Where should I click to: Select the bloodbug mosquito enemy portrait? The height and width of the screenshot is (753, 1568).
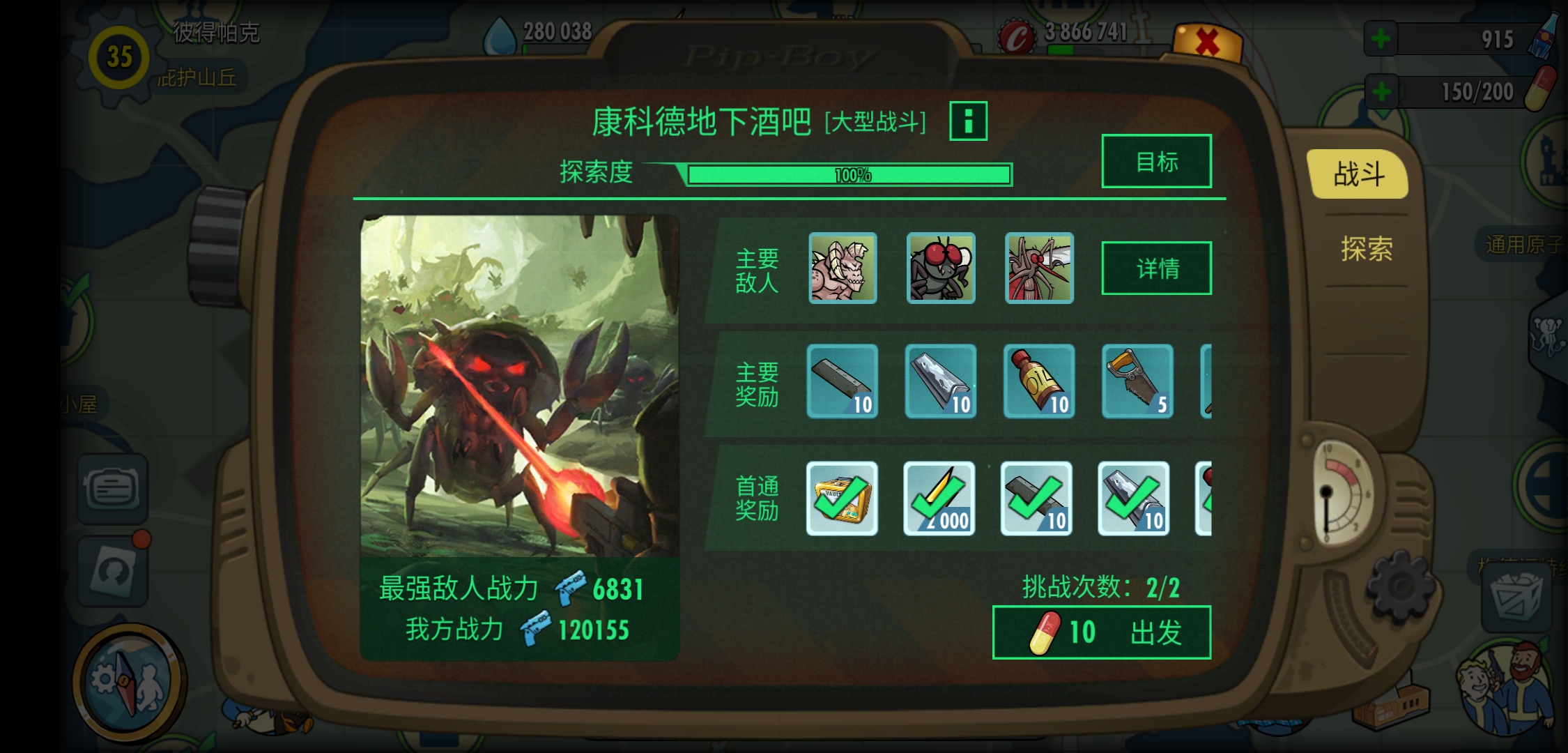coord(1039,268)
